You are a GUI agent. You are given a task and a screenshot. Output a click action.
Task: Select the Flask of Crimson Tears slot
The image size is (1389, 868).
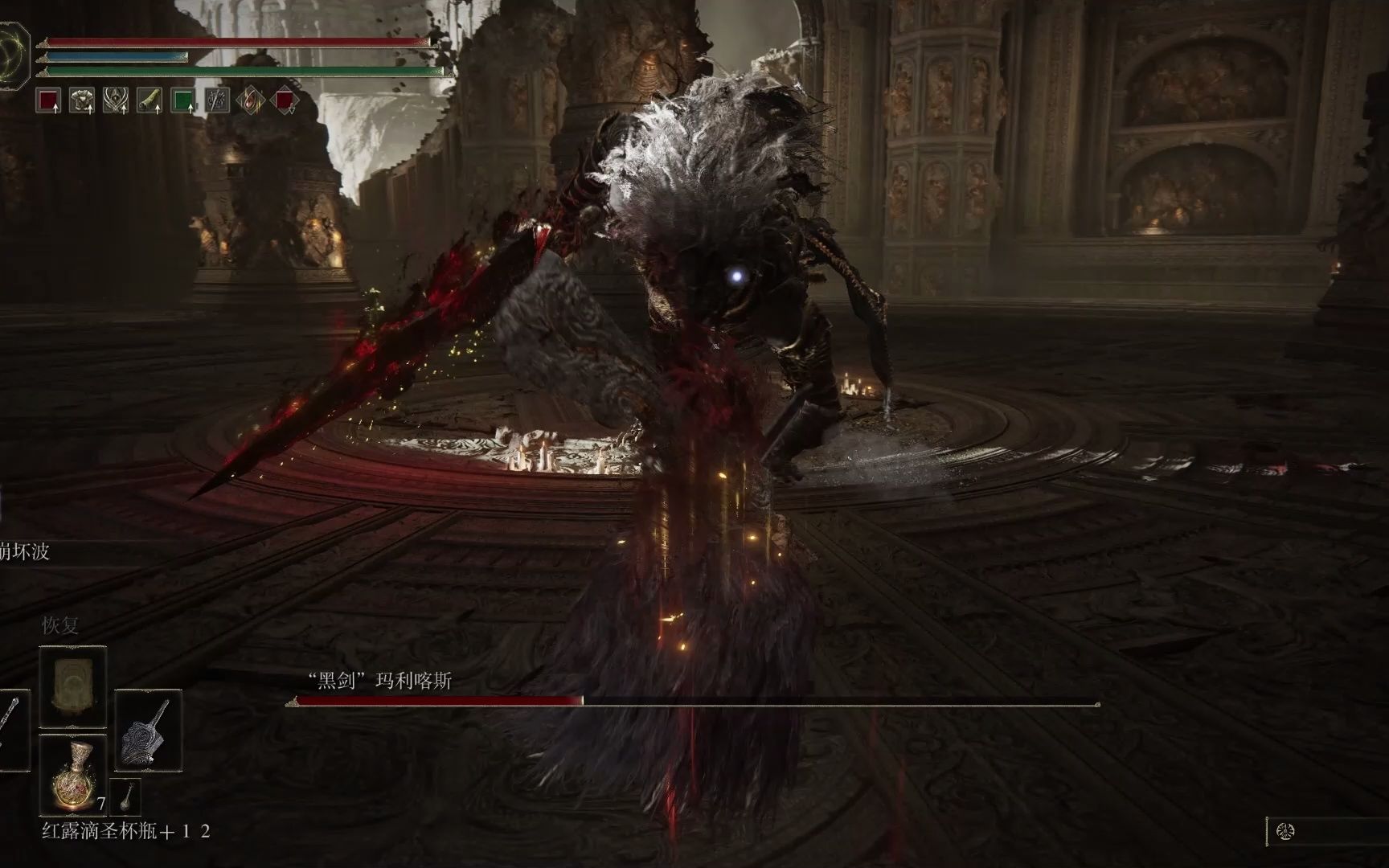click(73, 775)
